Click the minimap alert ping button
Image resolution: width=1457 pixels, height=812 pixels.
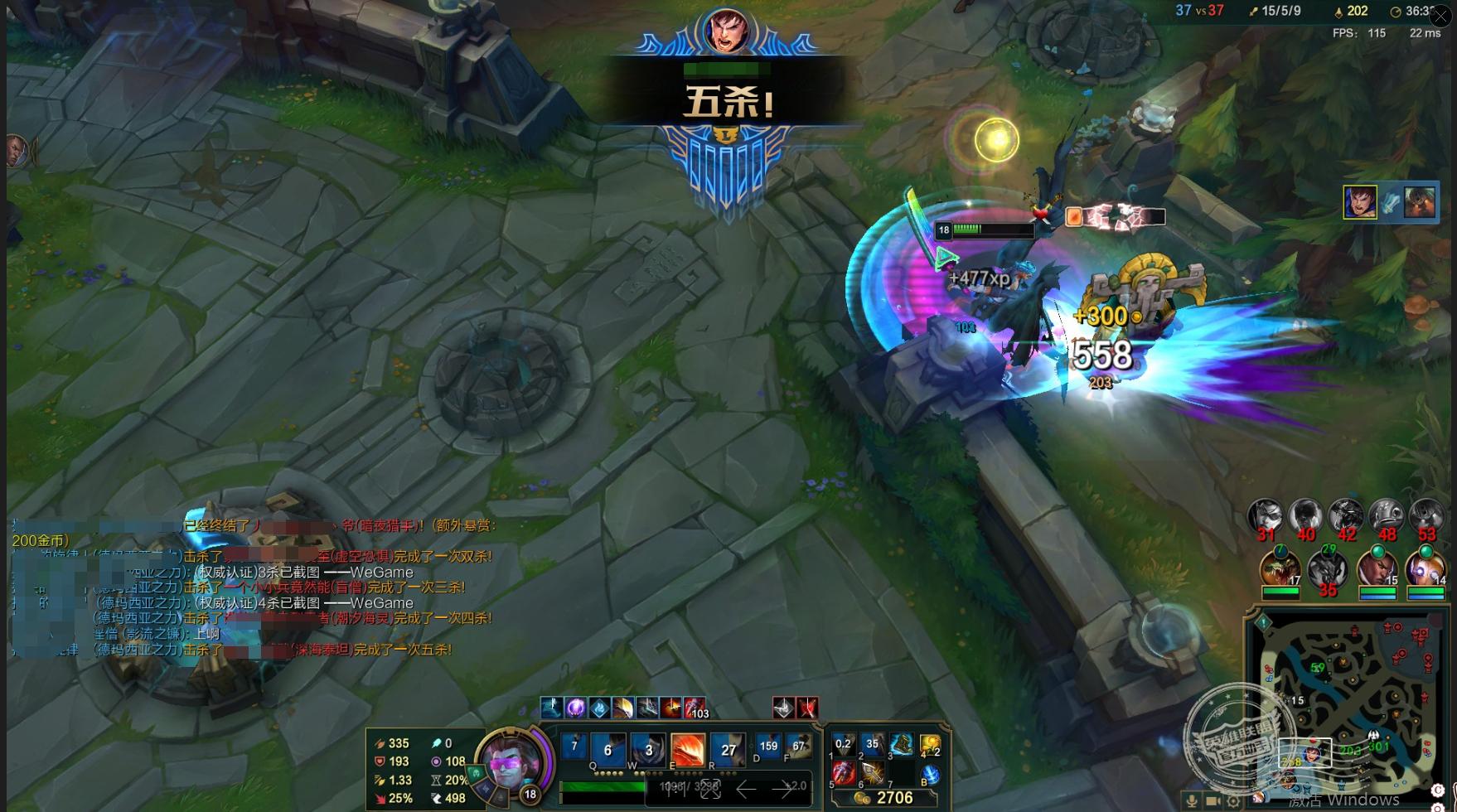point(1264,621)
